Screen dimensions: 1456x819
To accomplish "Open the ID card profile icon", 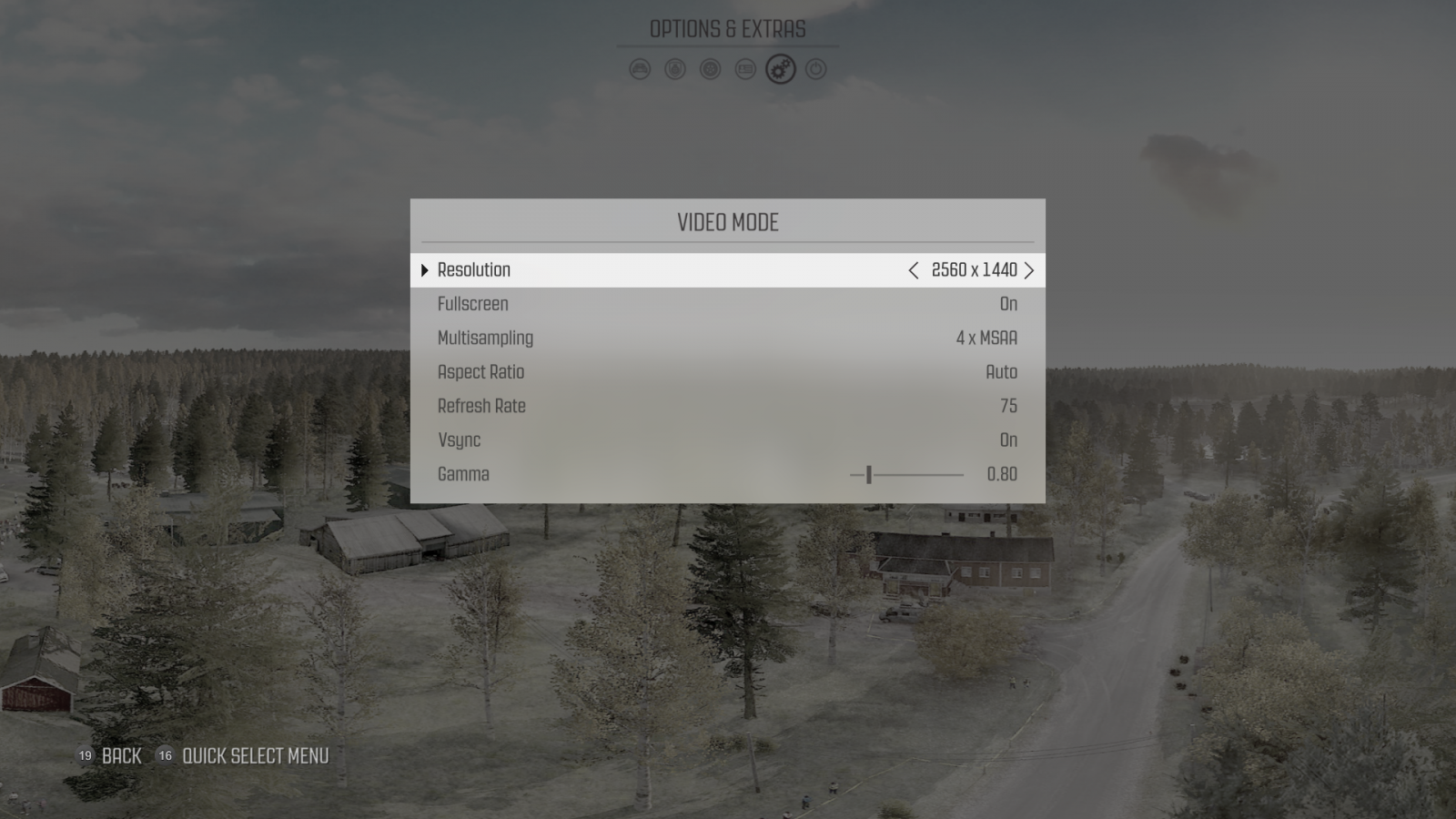I will click(744, 69).
